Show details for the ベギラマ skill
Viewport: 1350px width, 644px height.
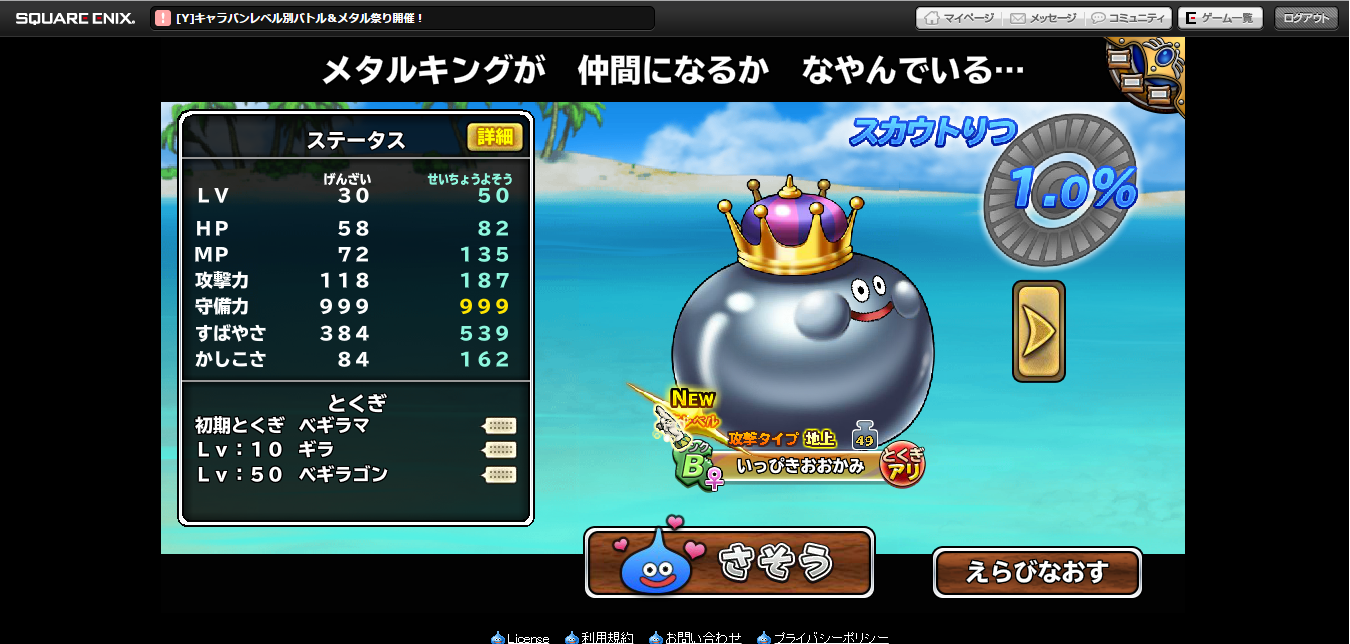click(x=500, y=425)
